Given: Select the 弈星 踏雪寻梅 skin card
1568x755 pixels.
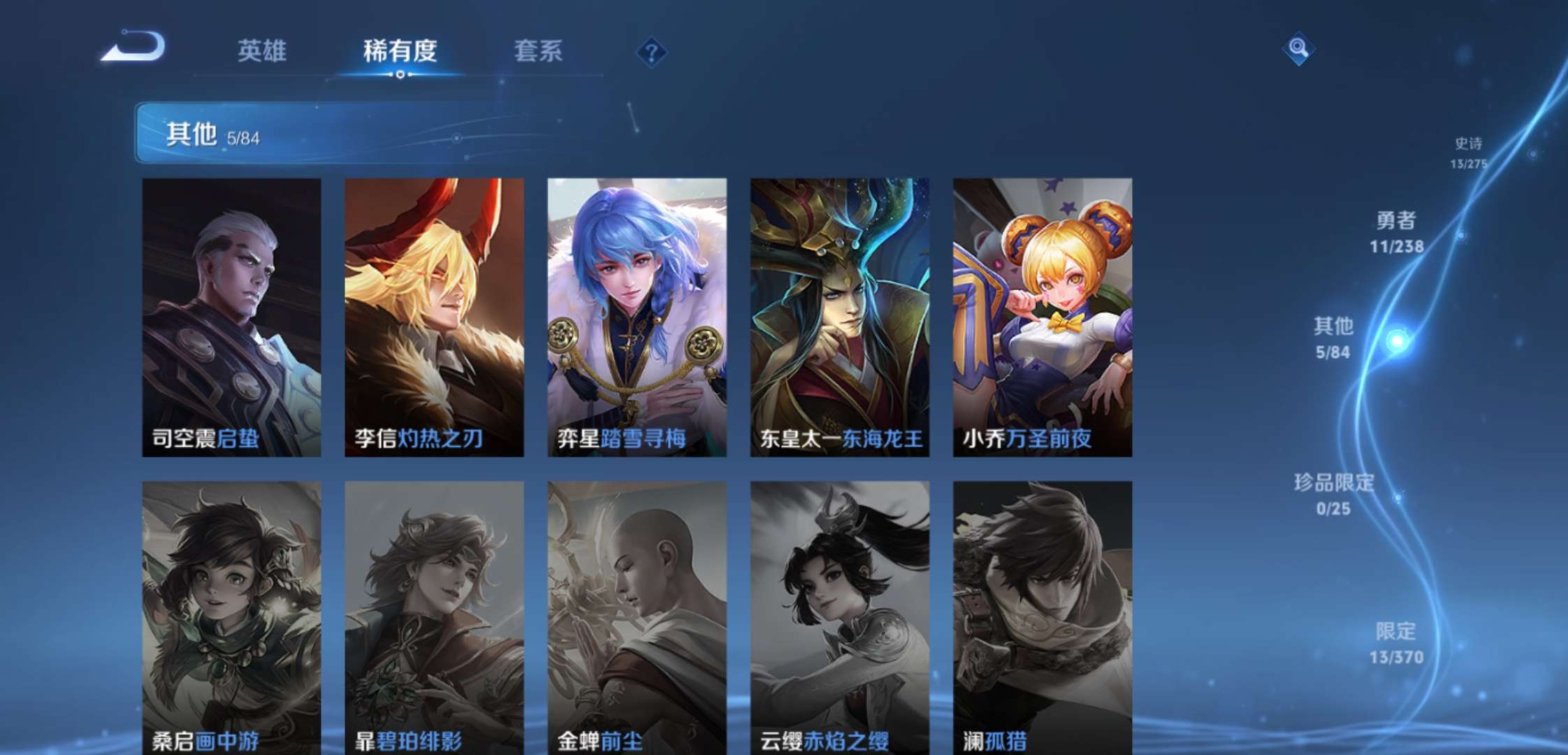Looking at the screenshot, I should [637, 315].
